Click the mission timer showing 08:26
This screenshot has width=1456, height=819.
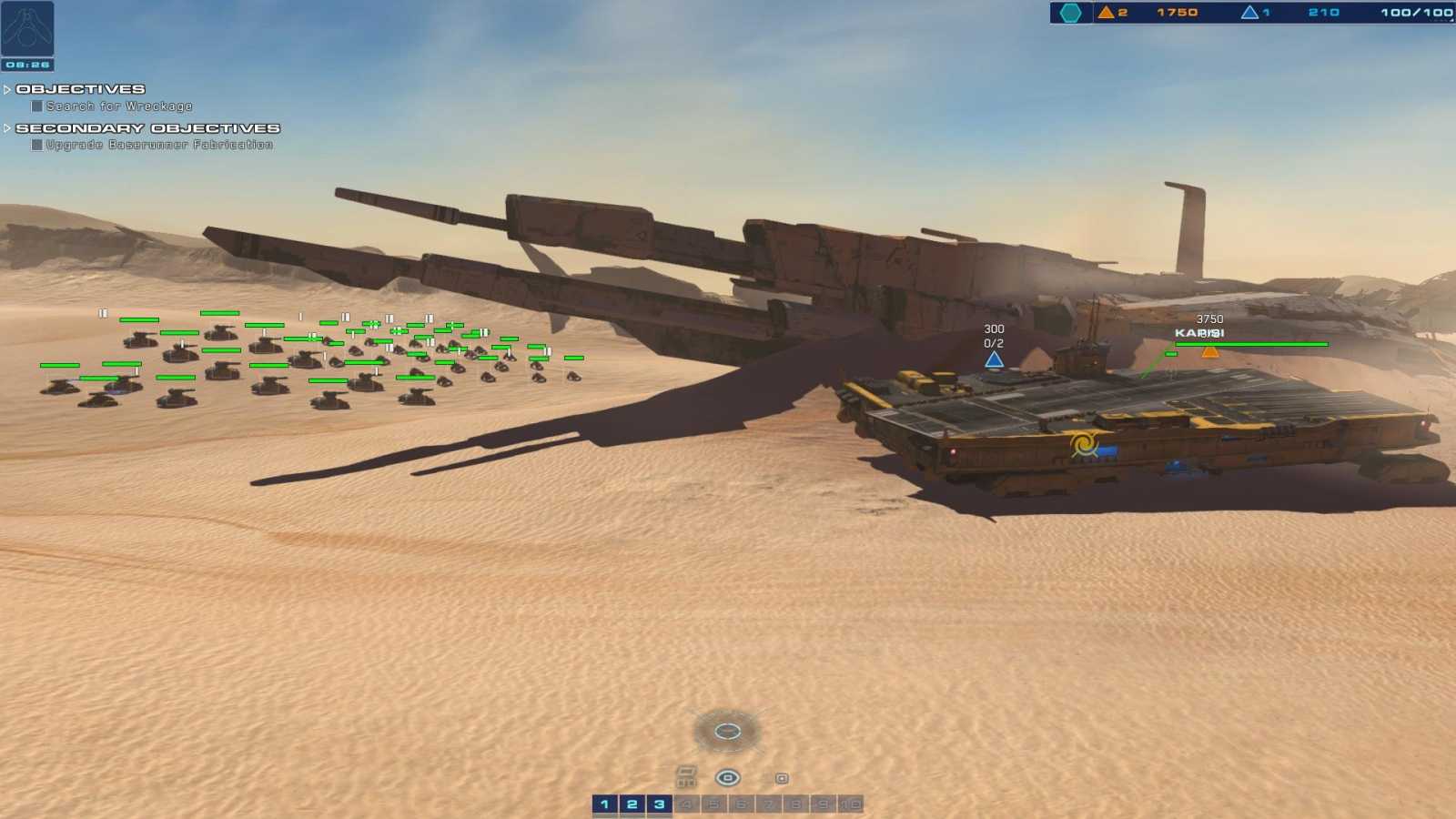click(27, 65)
